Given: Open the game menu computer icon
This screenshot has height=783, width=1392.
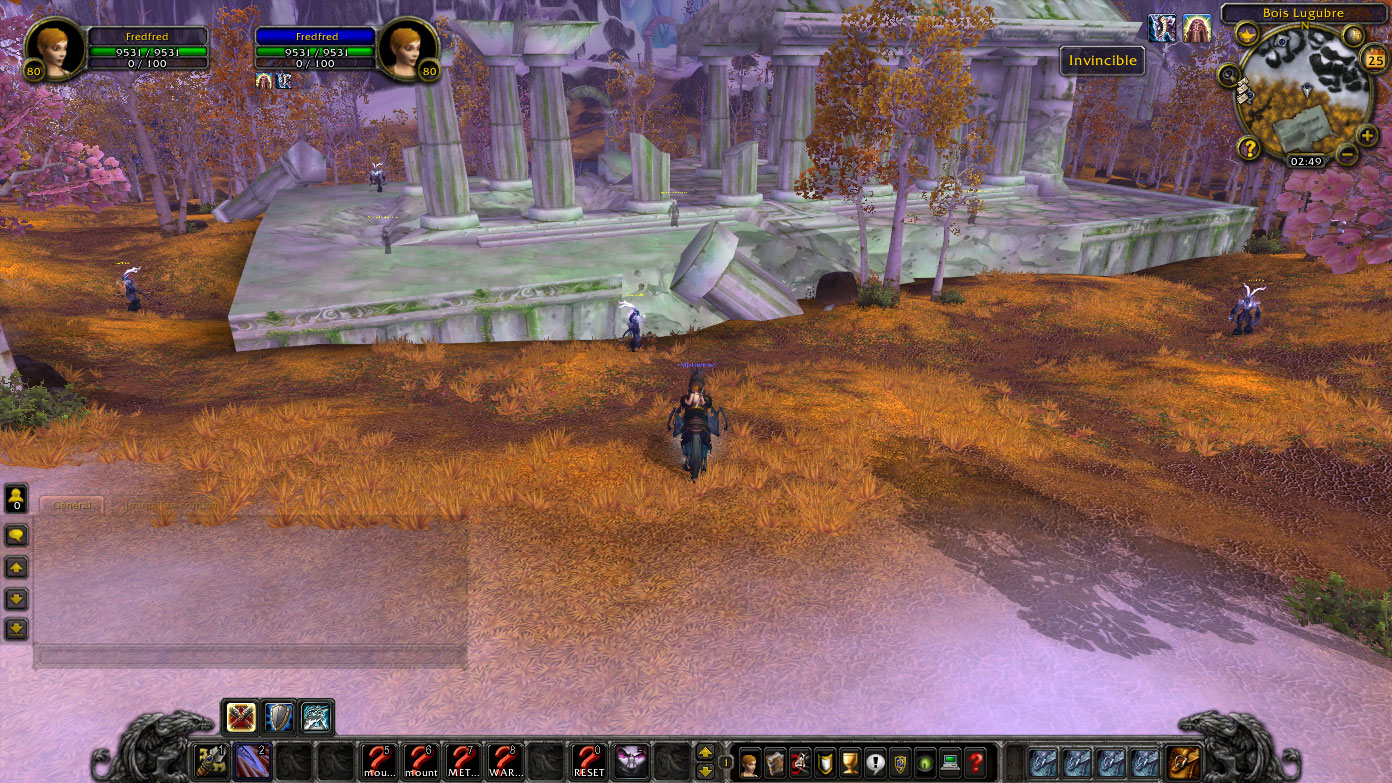Looking at the screenshot, I should tap(950, 762).
